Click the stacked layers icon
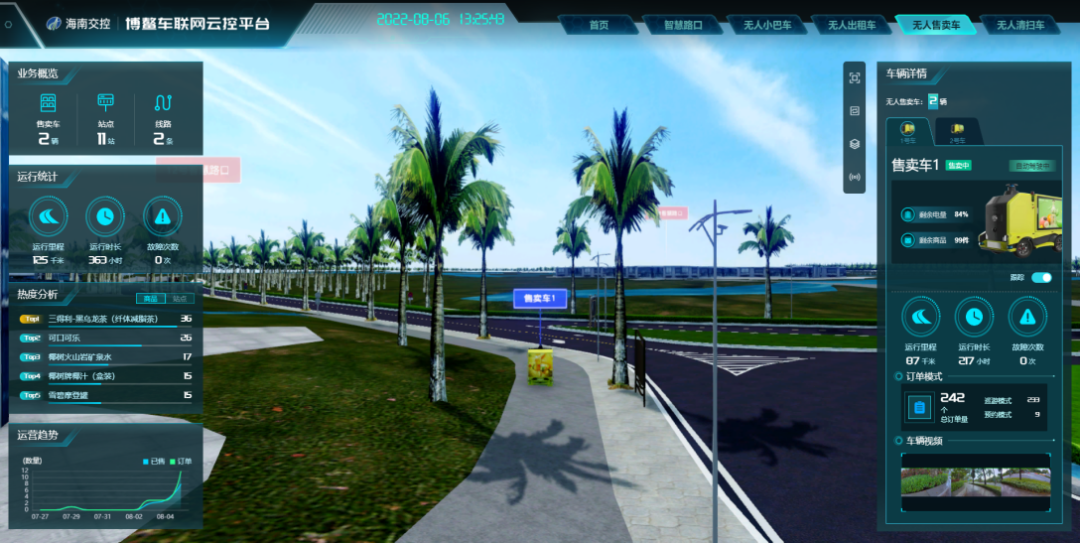Viewport: 1080px width, 543px height. (x=854, y=144)
